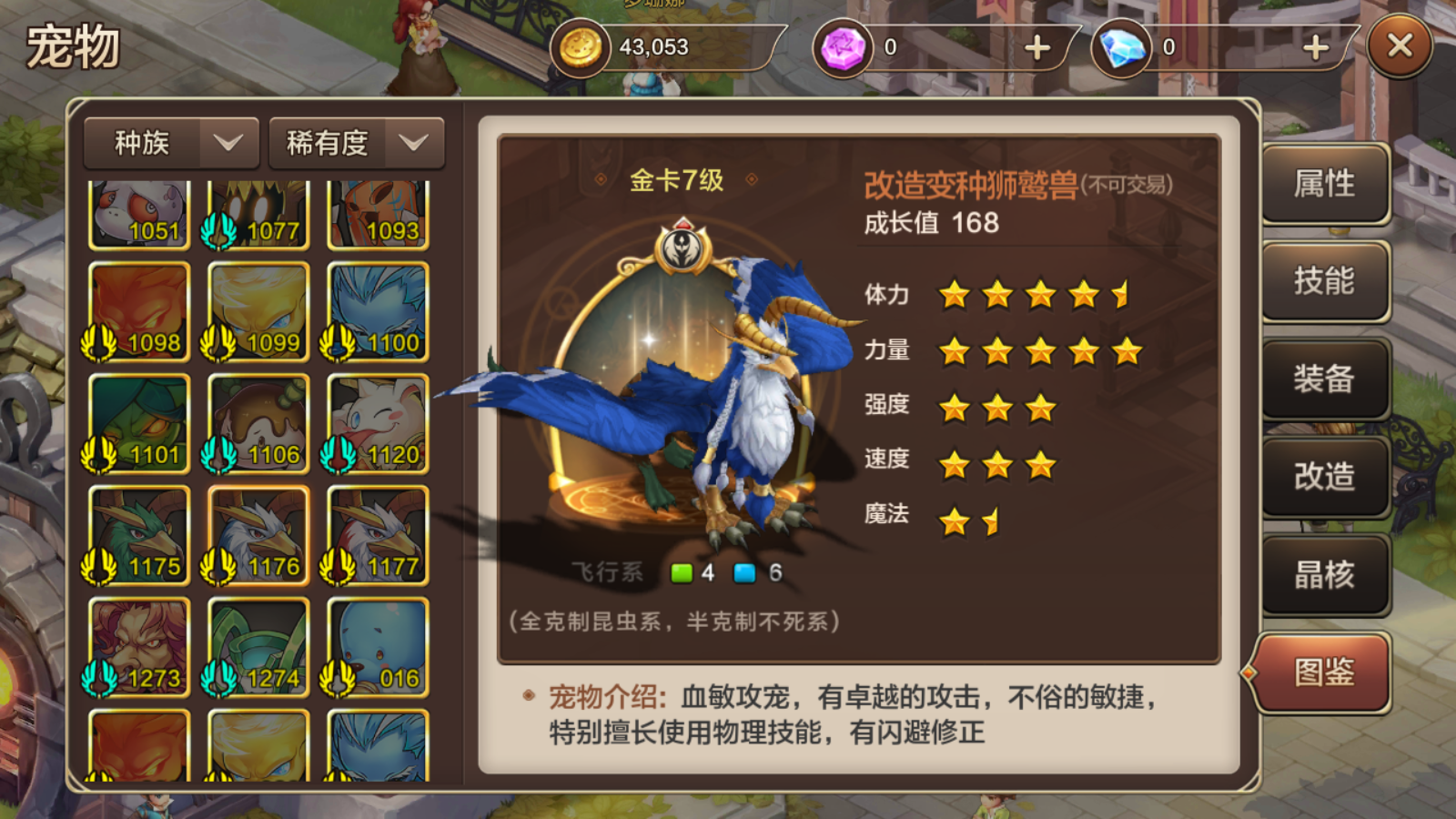1456x819 pixels.
Task: Add purple gems with the plus button
Action: pyautogui.click(x=1037, y=47)
